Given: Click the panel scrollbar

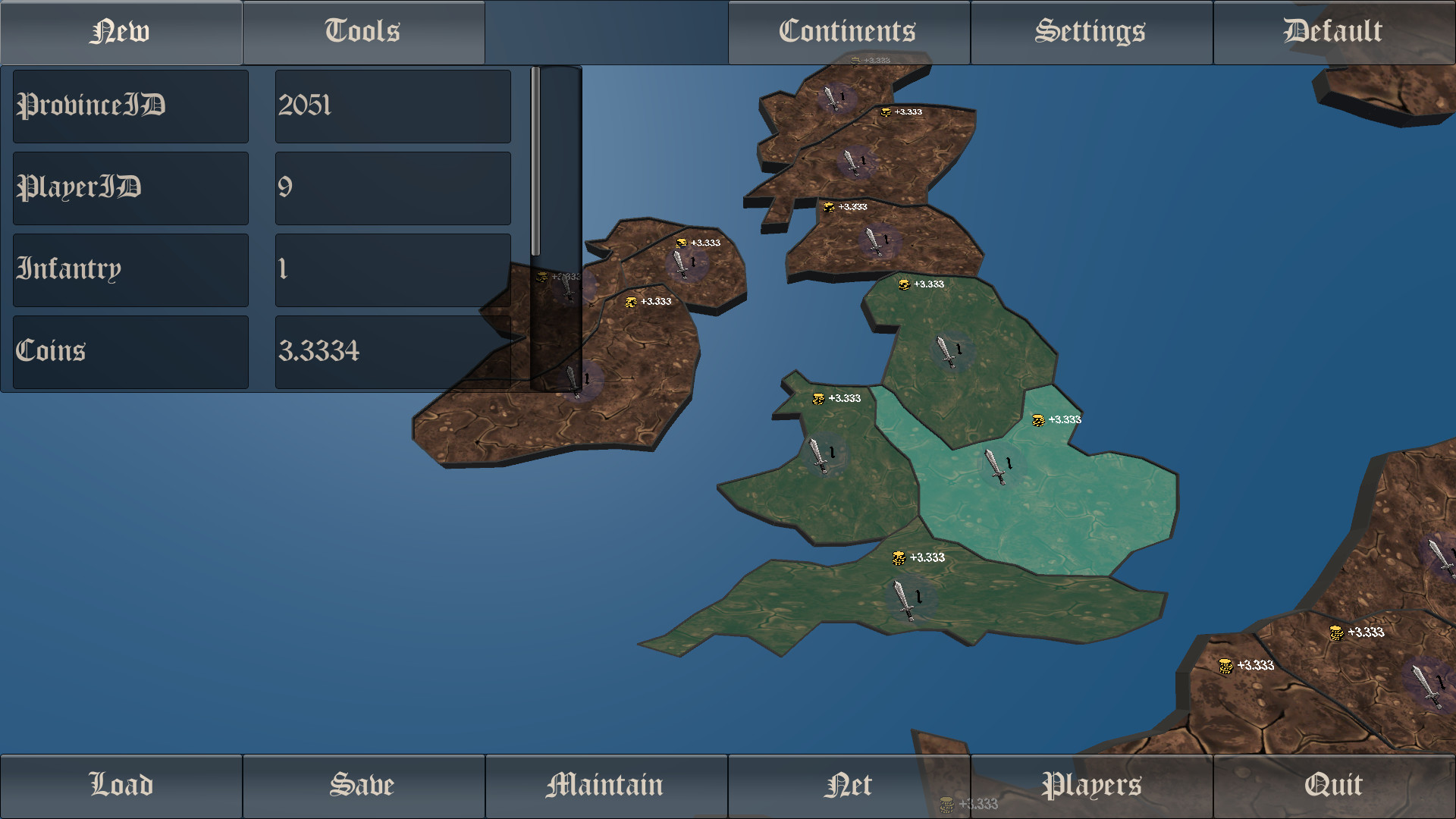Looking at the screenshot, I should (537, 159).
